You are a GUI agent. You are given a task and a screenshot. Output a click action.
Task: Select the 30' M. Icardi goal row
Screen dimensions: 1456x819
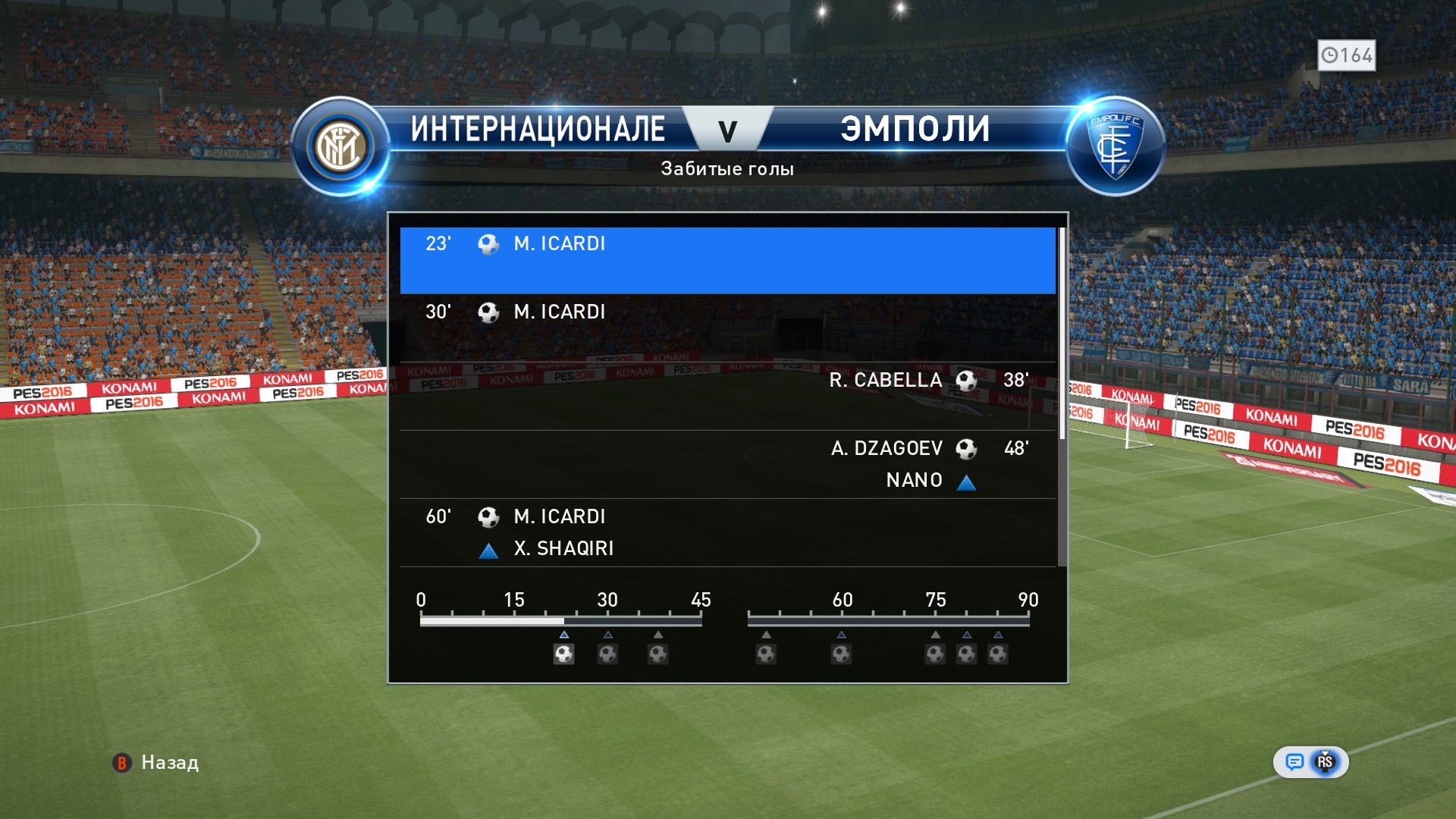[726, 328]
